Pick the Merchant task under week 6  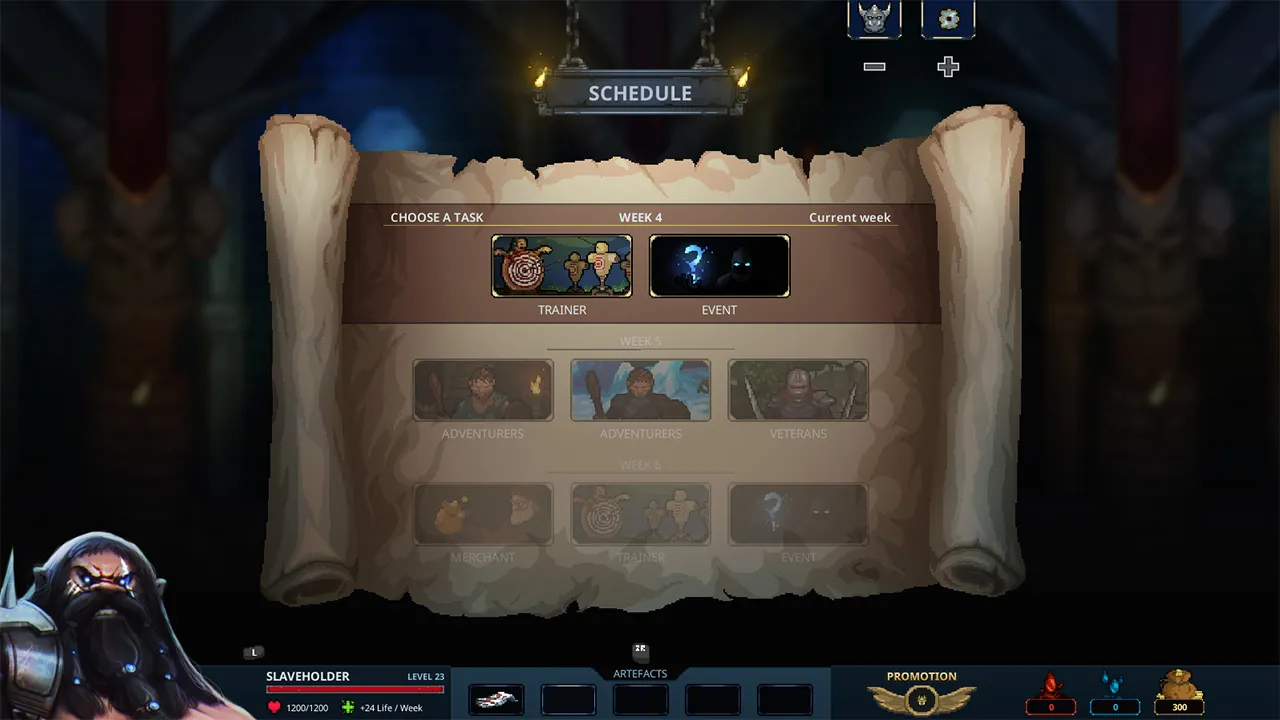(x=483, y=513)
